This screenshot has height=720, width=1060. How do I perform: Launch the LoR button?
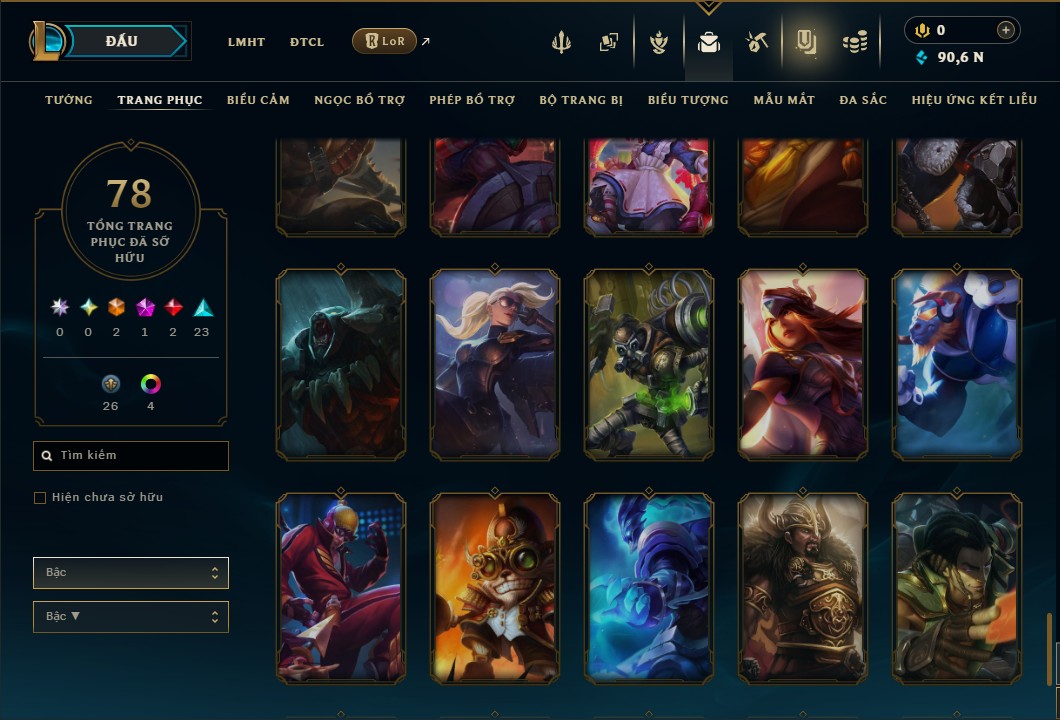tap(384, 41)
